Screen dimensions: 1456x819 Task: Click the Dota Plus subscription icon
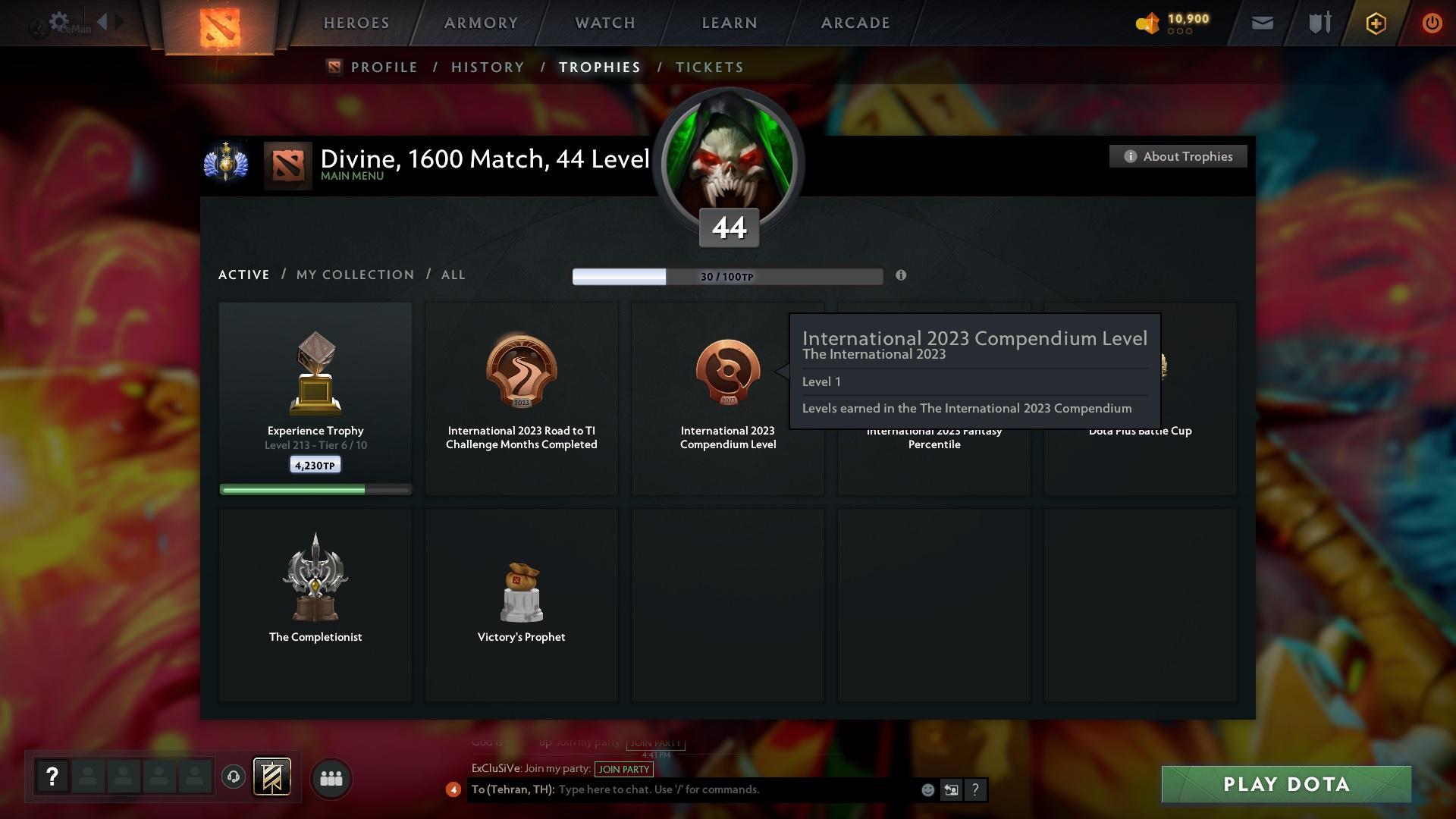tap(1375, 24)
